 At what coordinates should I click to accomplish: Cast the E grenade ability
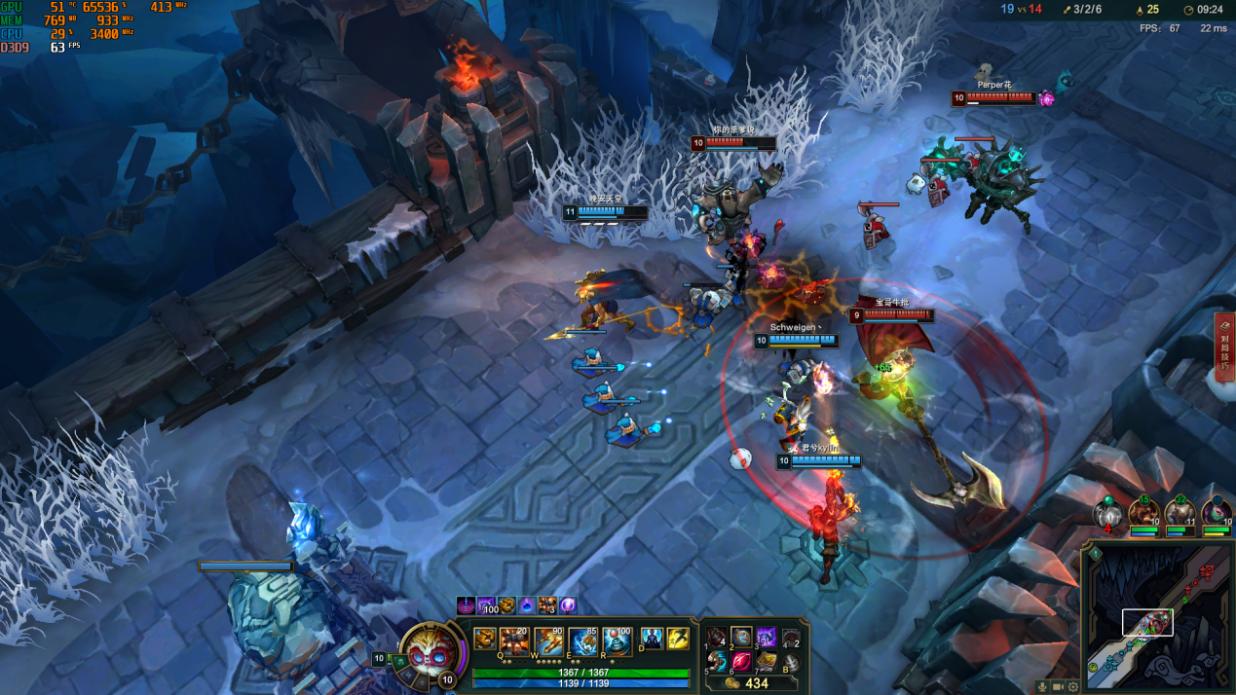click(584, 640)
